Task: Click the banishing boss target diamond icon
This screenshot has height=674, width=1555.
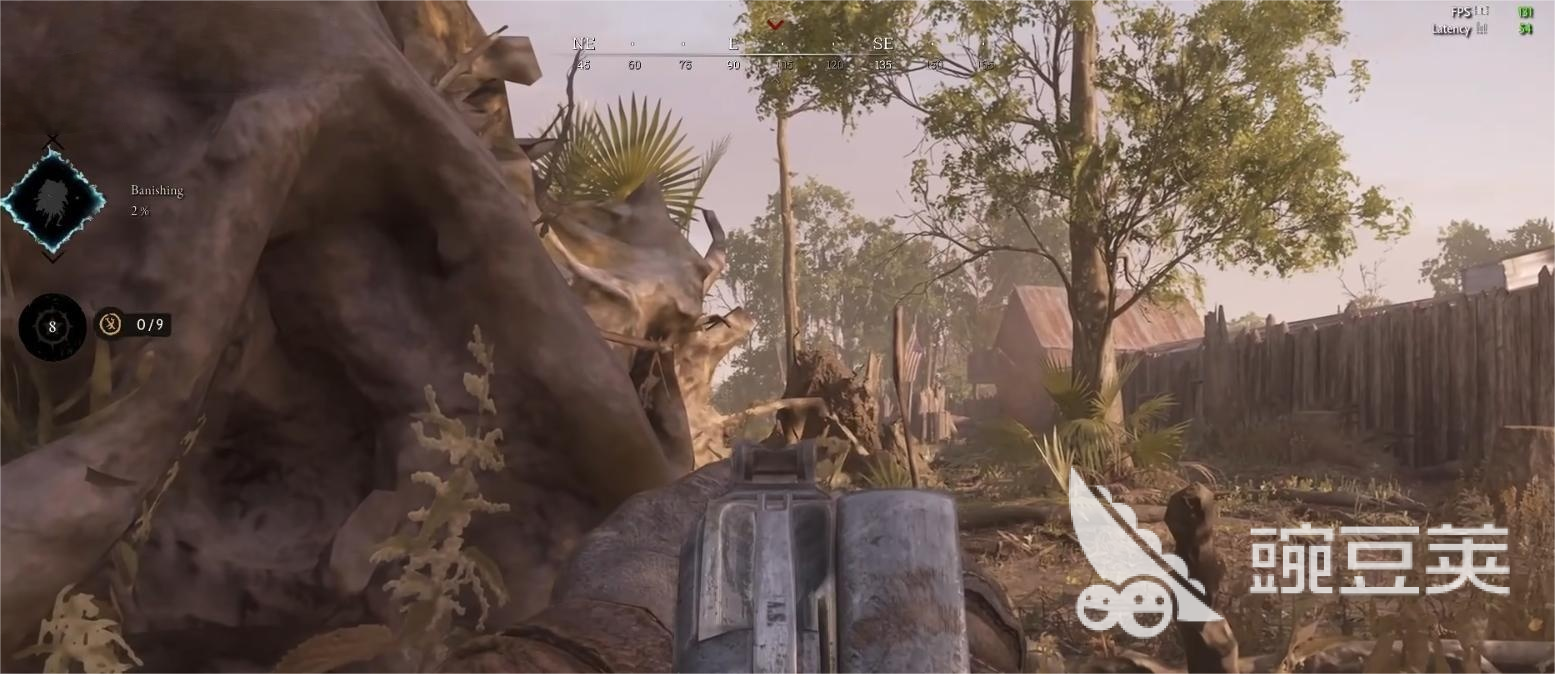Action: point(52,200)
